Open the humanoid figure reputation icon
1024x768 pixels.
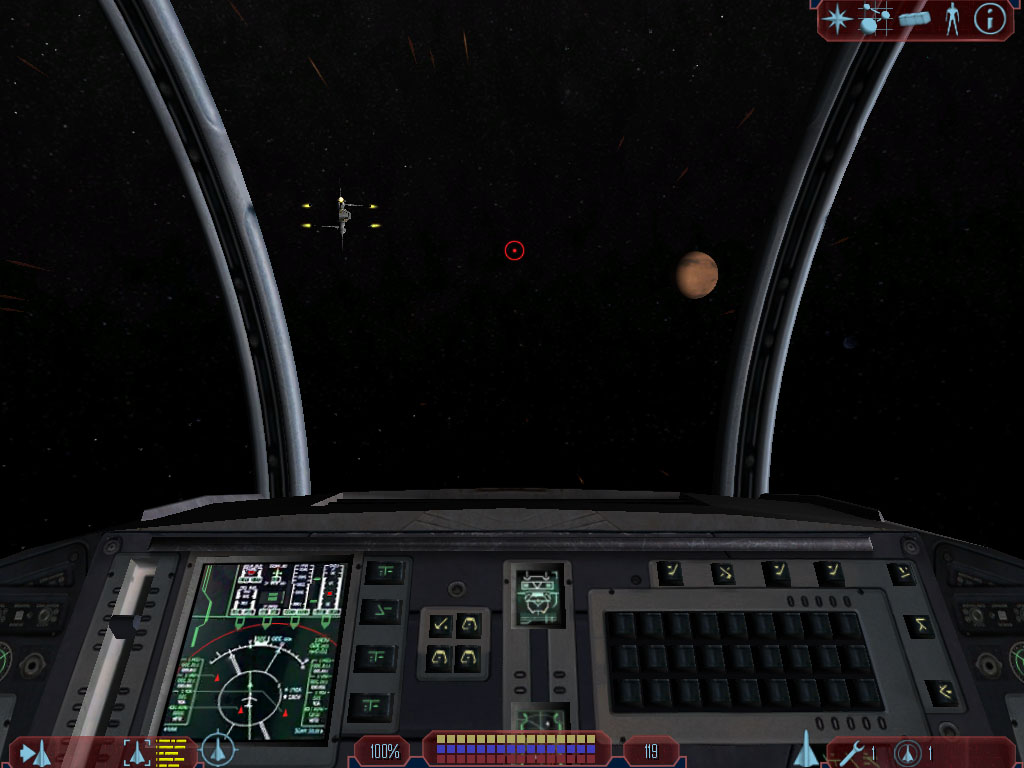click(952, 19)
